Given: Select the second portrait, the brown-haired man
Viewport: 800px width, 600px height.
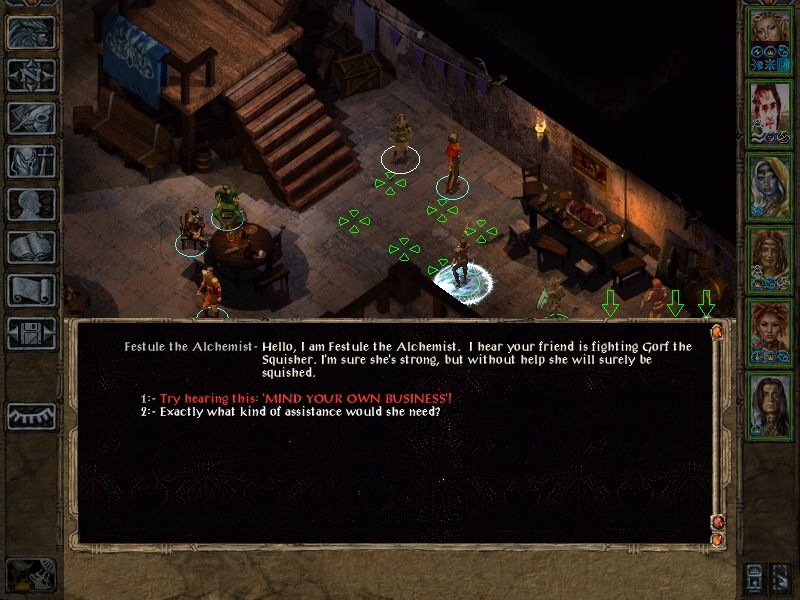Looking at the screenshot, I should (x=770, y=111).
